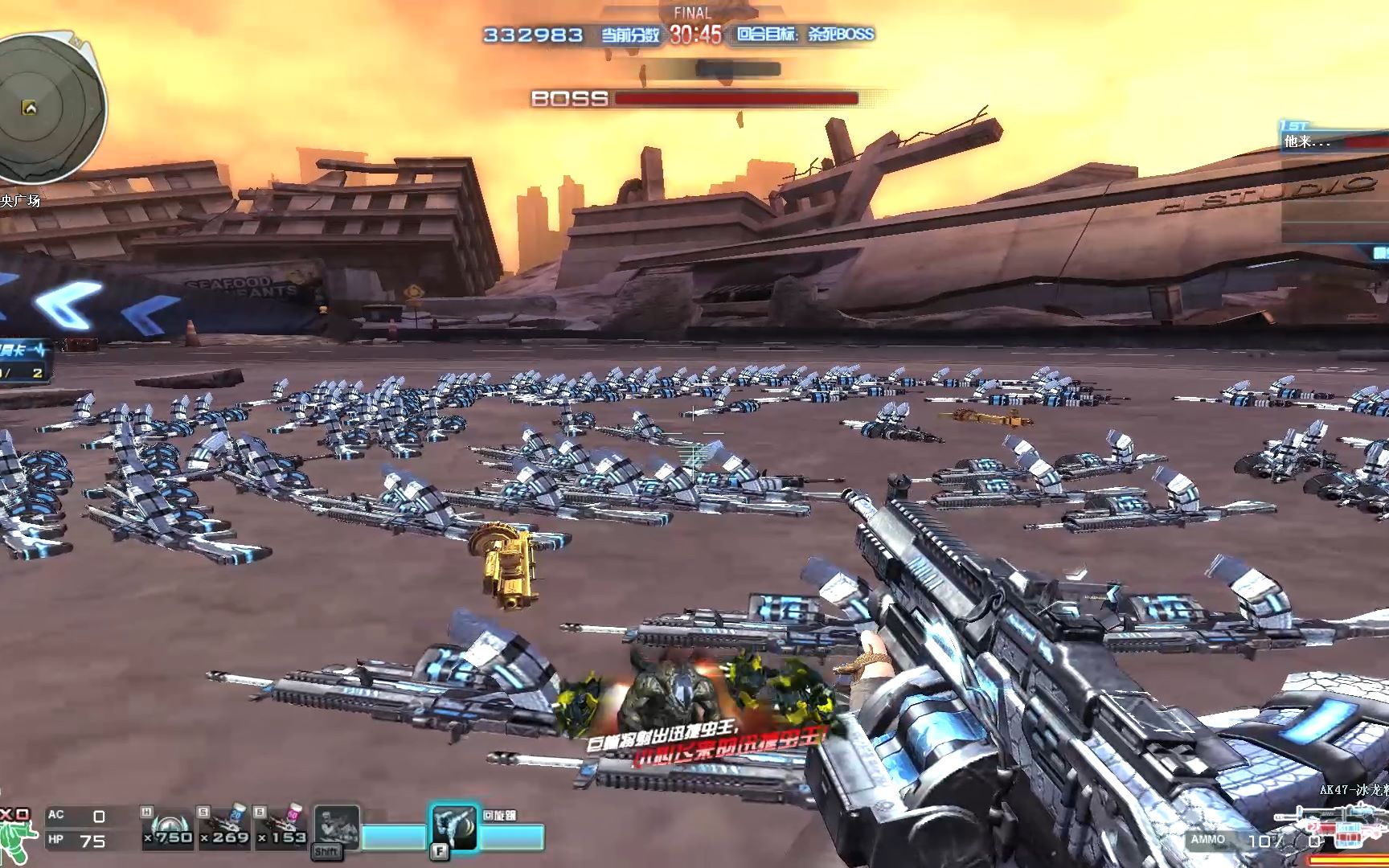Select the medal item slot showing x750

pos(168,828)
